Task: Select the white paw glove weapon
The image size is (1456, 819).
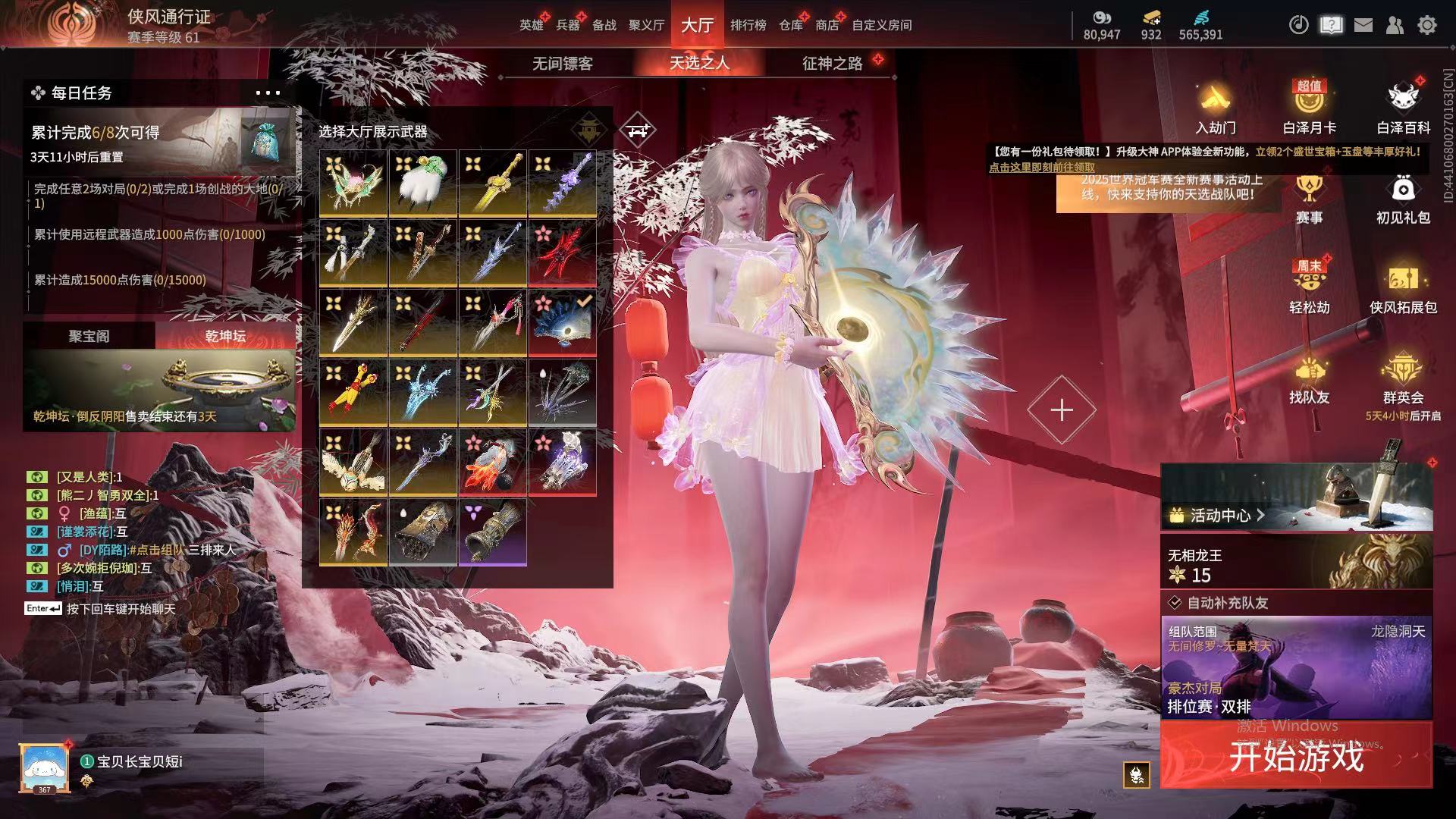Action: [422, 183]
